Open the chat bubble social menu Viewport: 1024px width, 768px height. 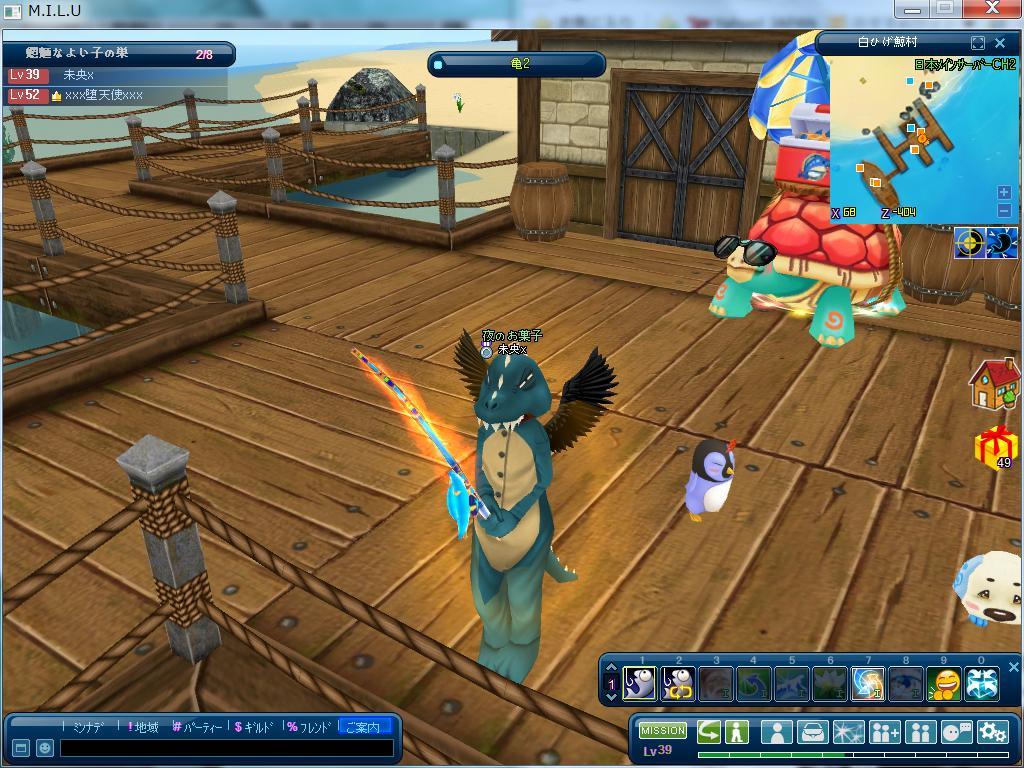click(957, 732)
